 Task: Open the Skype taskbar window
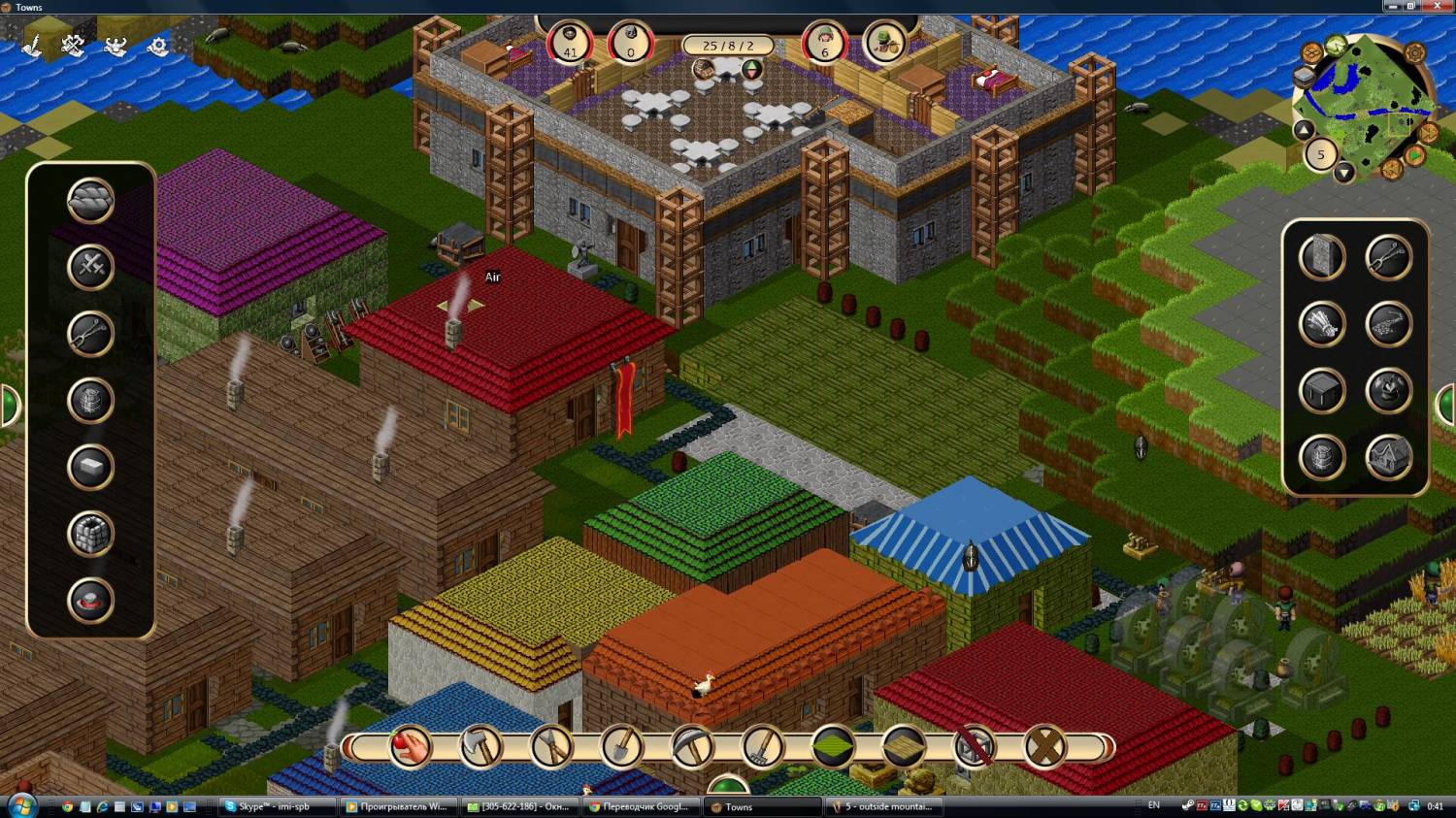click(x=277, y=806)
